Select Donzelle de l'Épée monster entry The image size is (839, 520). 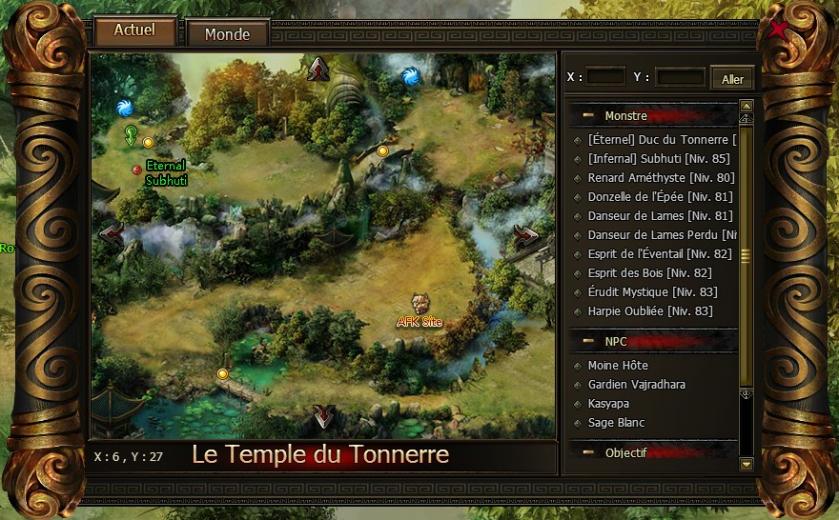click(x=660, y=196)
